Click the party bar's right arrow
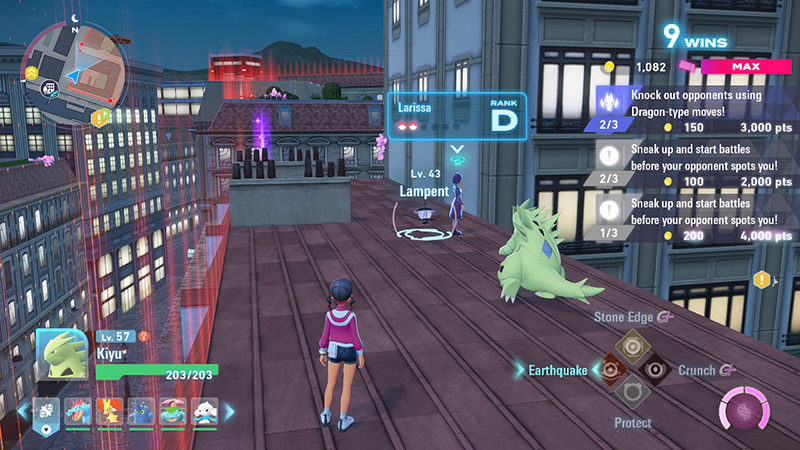The height and width of the screenshot is (450, 800). [x=229, y=411]
